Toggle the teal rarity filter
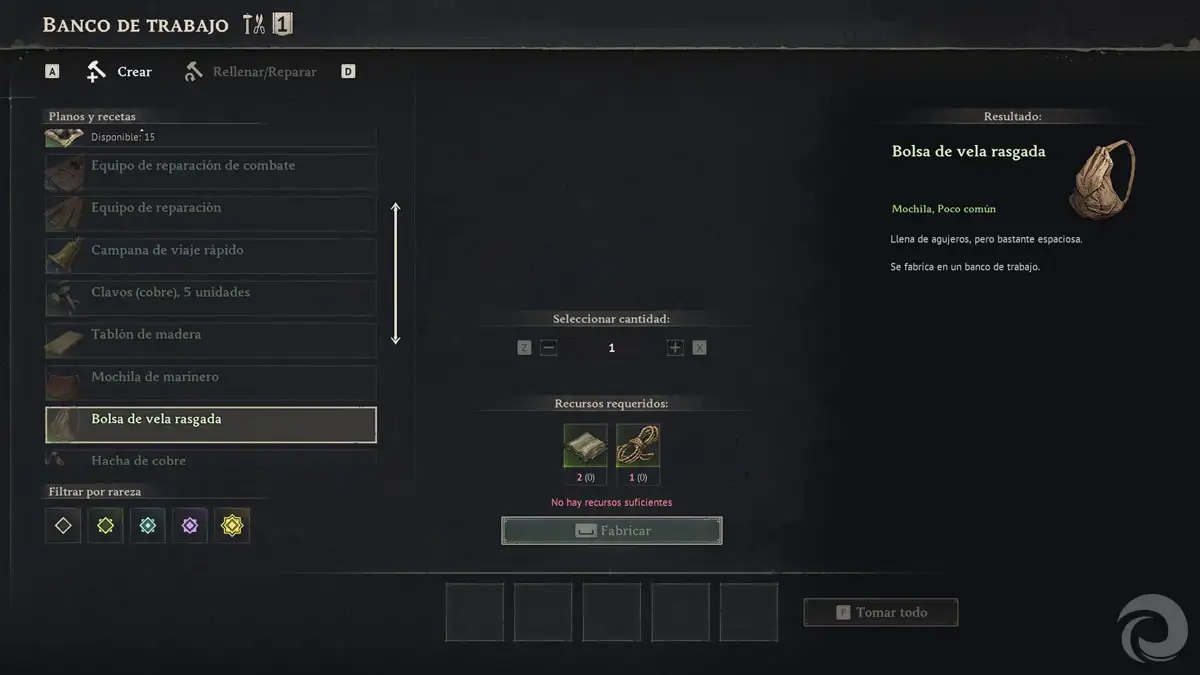This screenshot has height=675, width=1200. pos(148,525)
